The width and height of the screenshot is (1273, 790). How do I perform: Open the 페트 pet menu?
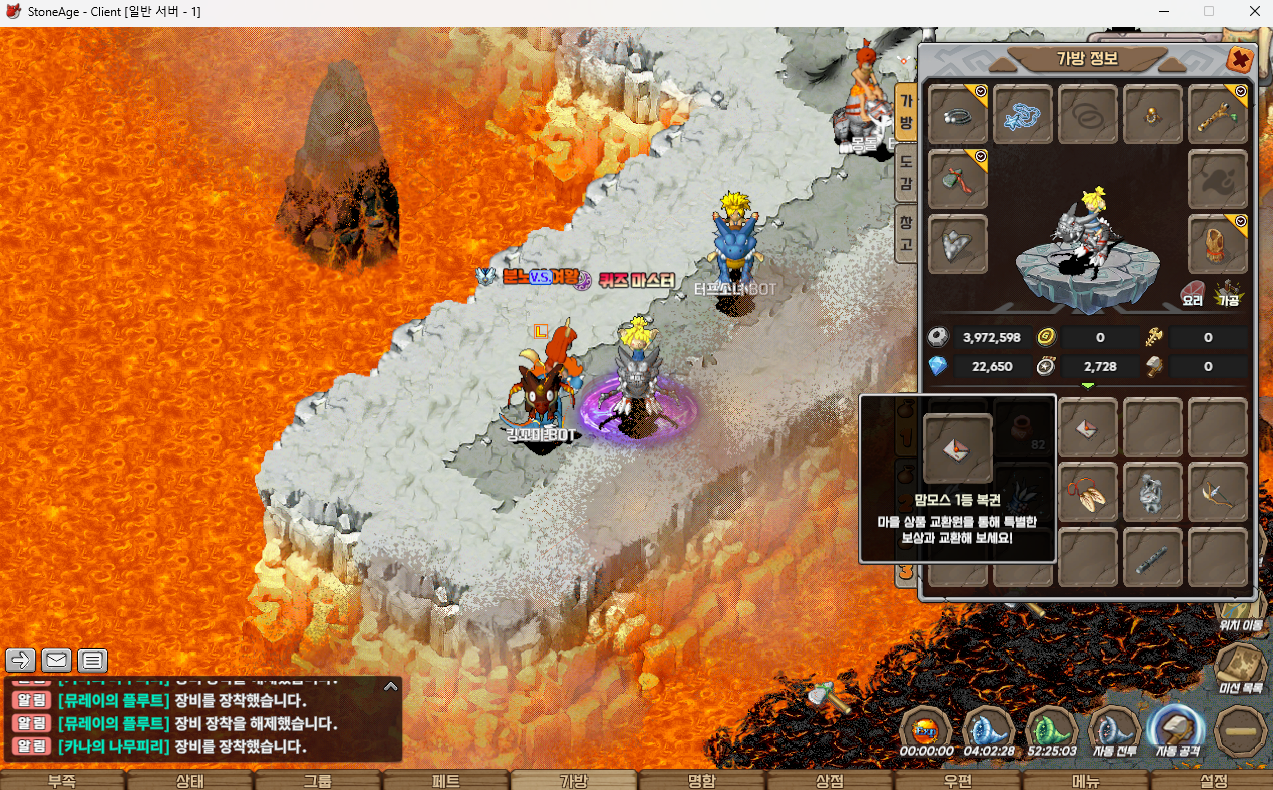[446, 781]
